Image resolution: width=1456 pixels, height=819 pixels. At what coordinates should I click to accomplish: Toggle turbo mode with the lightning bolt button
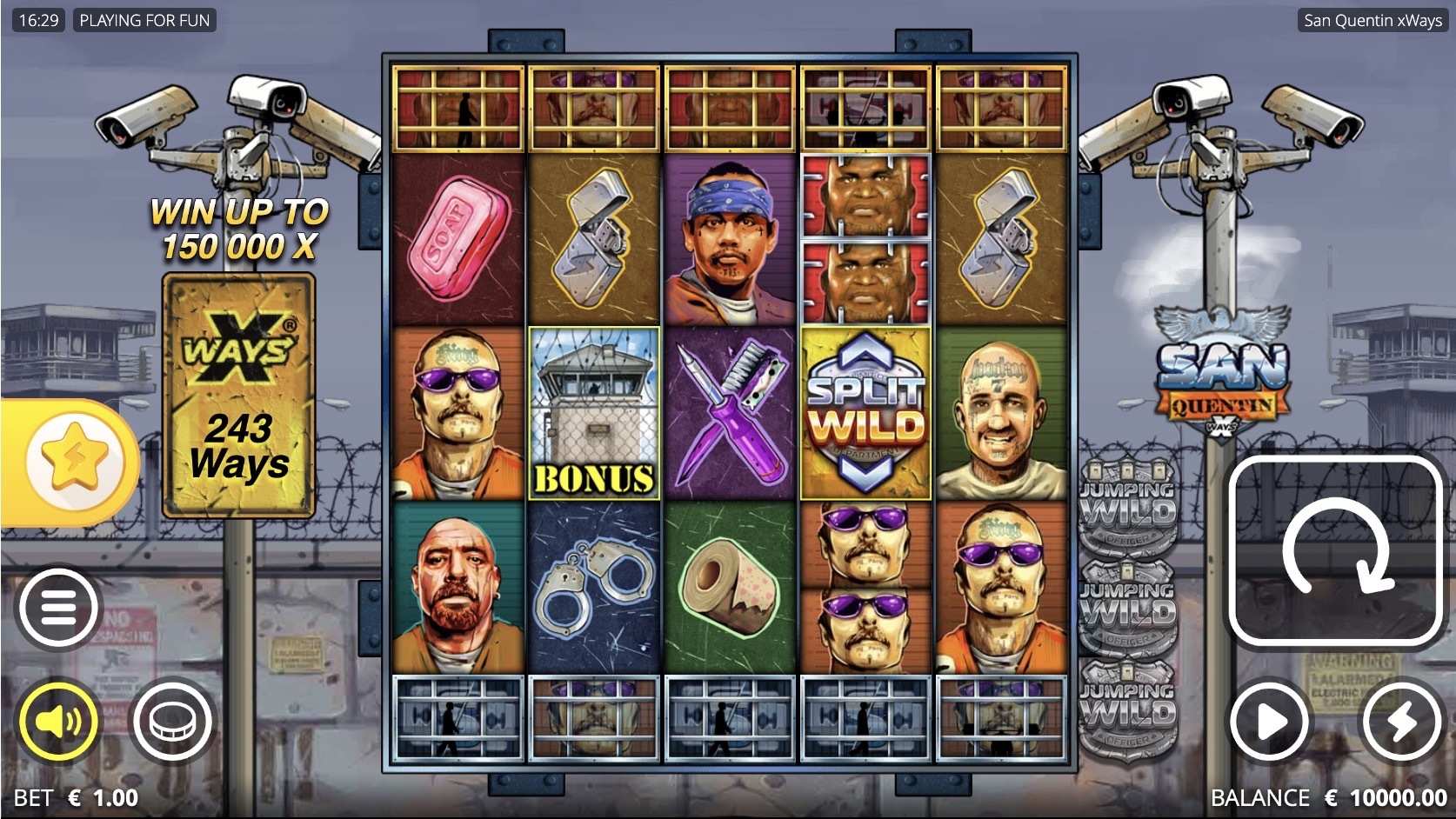tap(1401, 722)
